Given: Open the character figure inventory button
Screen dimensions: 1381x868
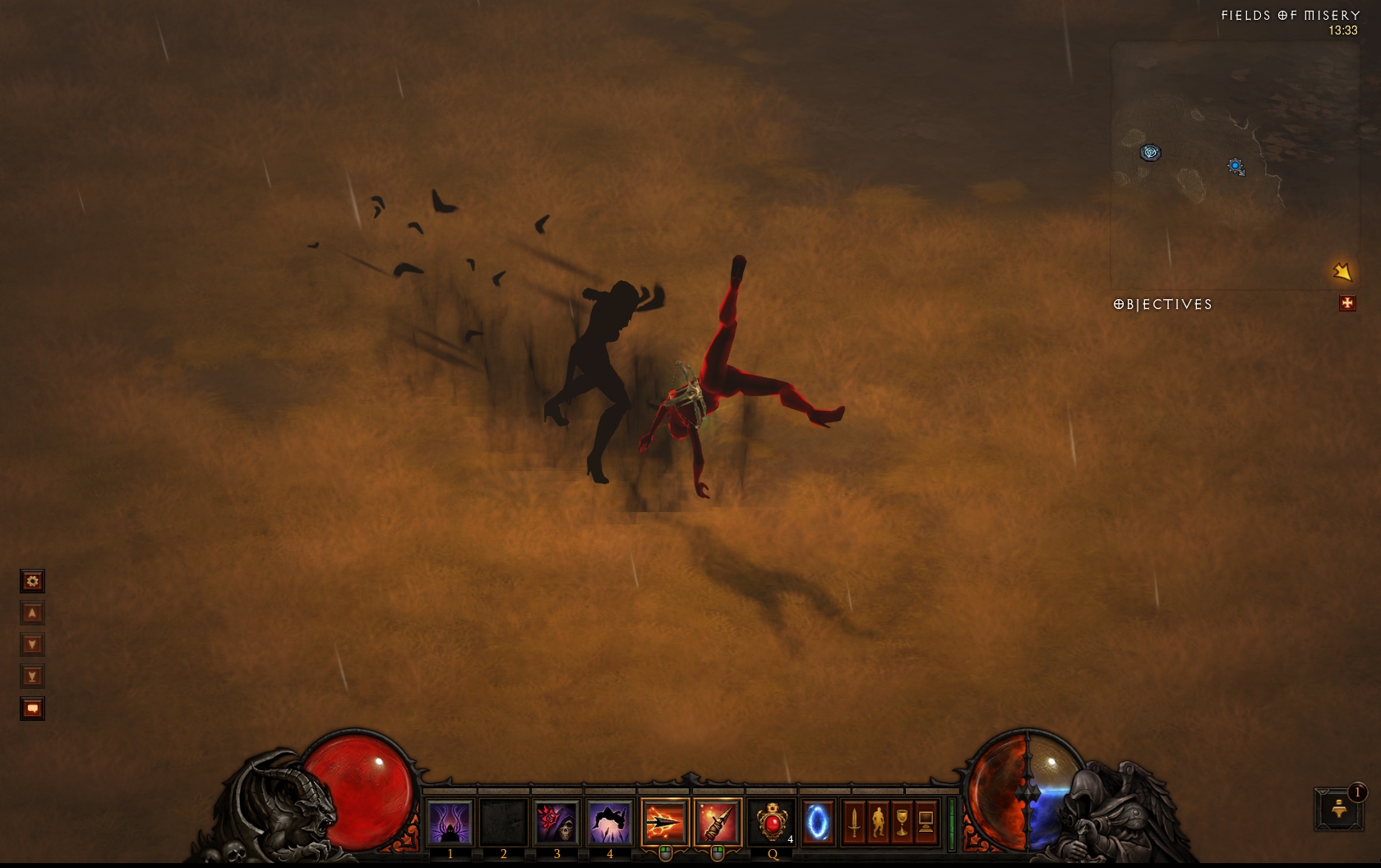Looking at the screenshot, I should (878, 821).
